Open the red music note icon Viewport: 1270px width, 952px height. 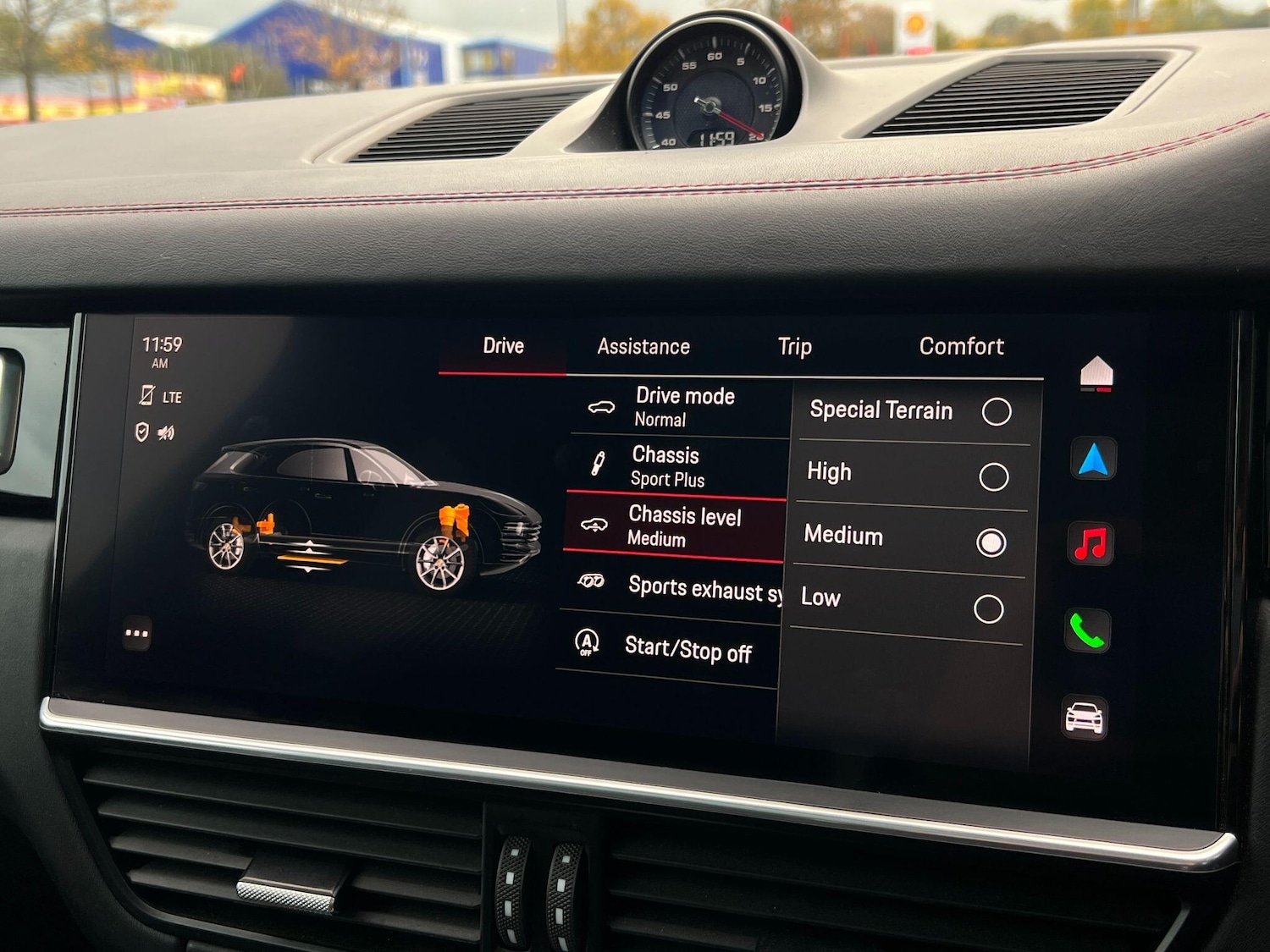click(1091, 543)
